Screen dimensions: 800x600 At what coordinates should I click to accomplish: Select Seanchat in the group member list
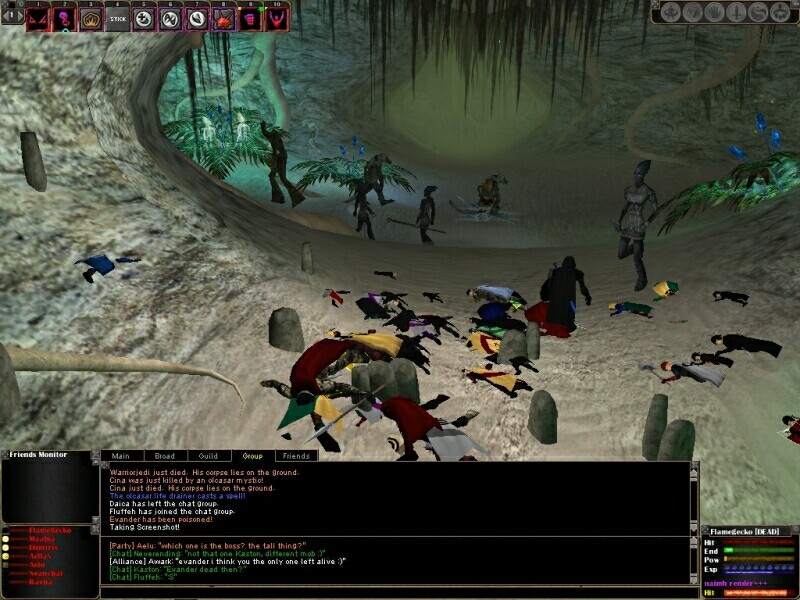pyautogui.click(x=46, y=573)
